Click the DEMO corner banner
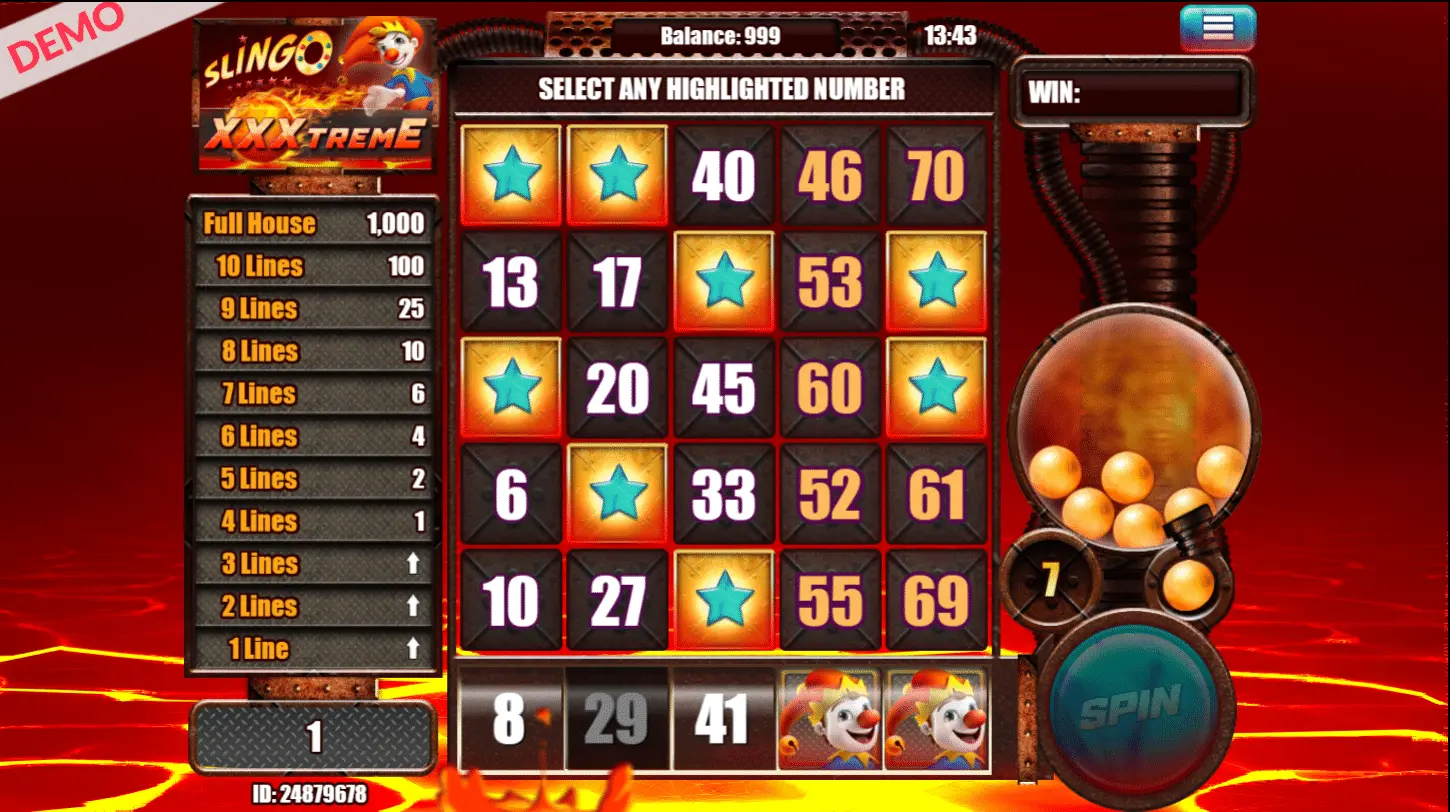This screenshot has width=1450, height=812. [x=62, y=40]
